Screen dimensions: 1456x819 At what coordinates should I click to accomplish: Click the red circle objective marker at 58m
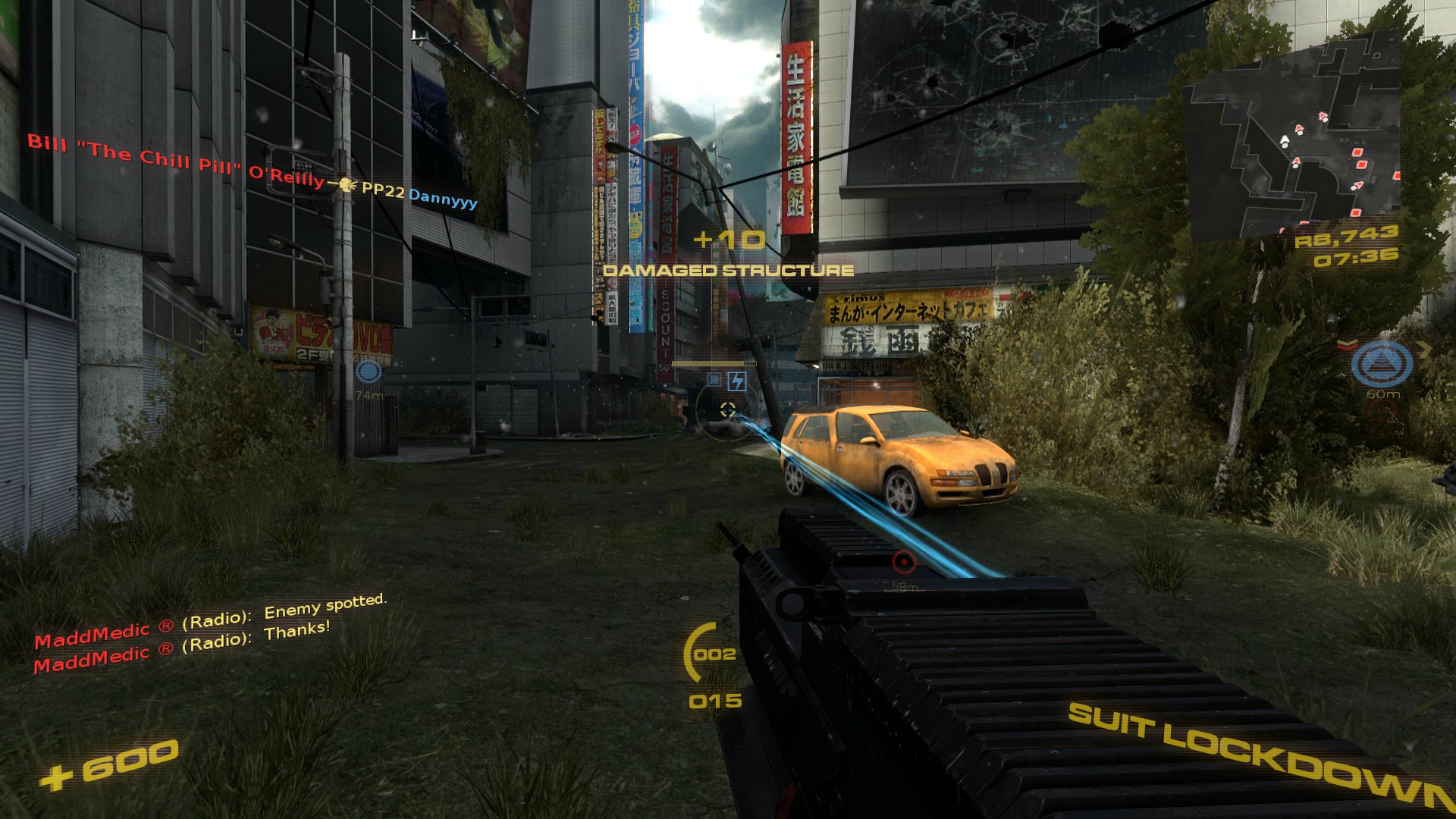click(902, 563)
